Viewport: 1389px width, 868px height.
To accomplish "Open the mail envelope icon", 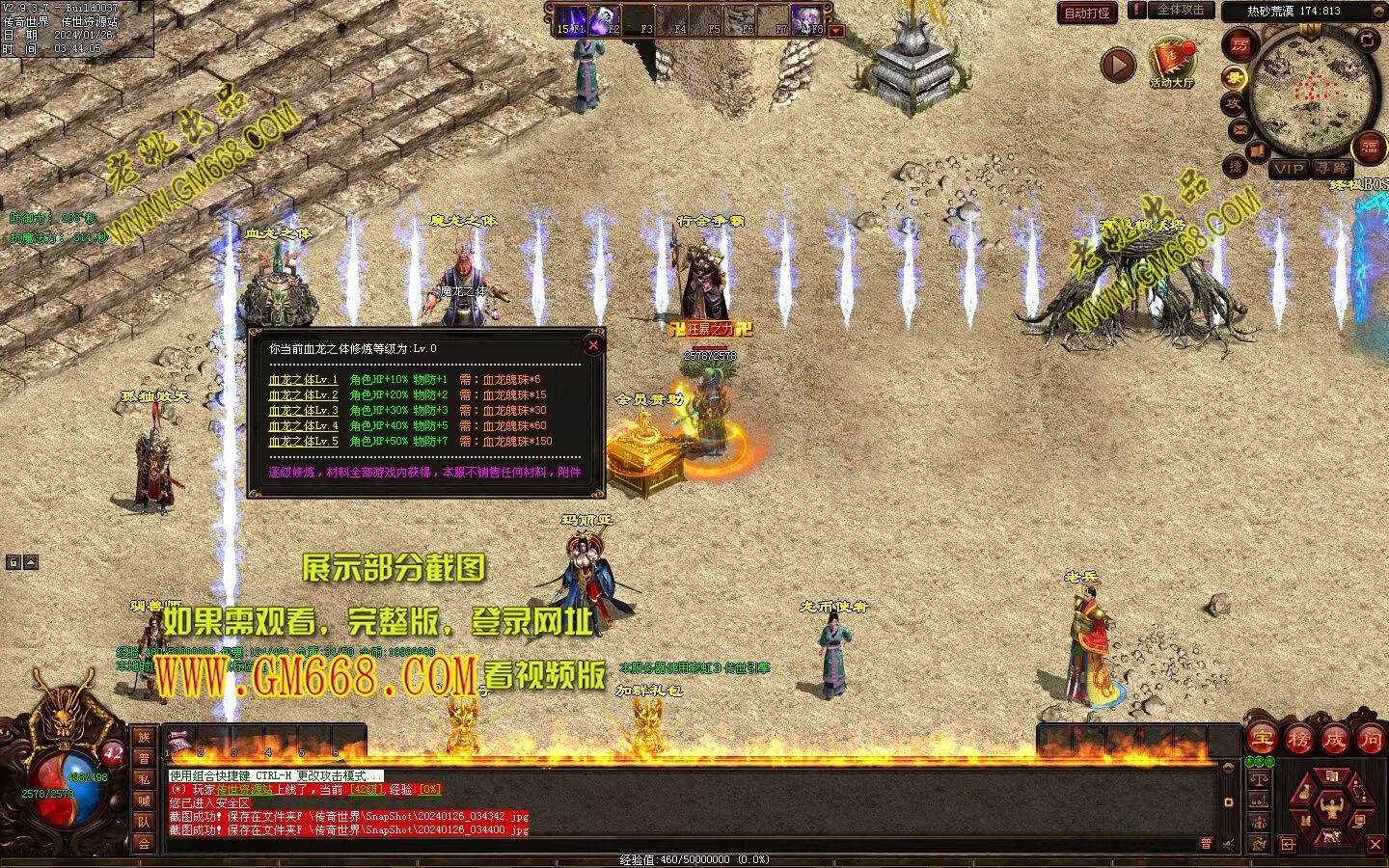I will click(1239, 129).
